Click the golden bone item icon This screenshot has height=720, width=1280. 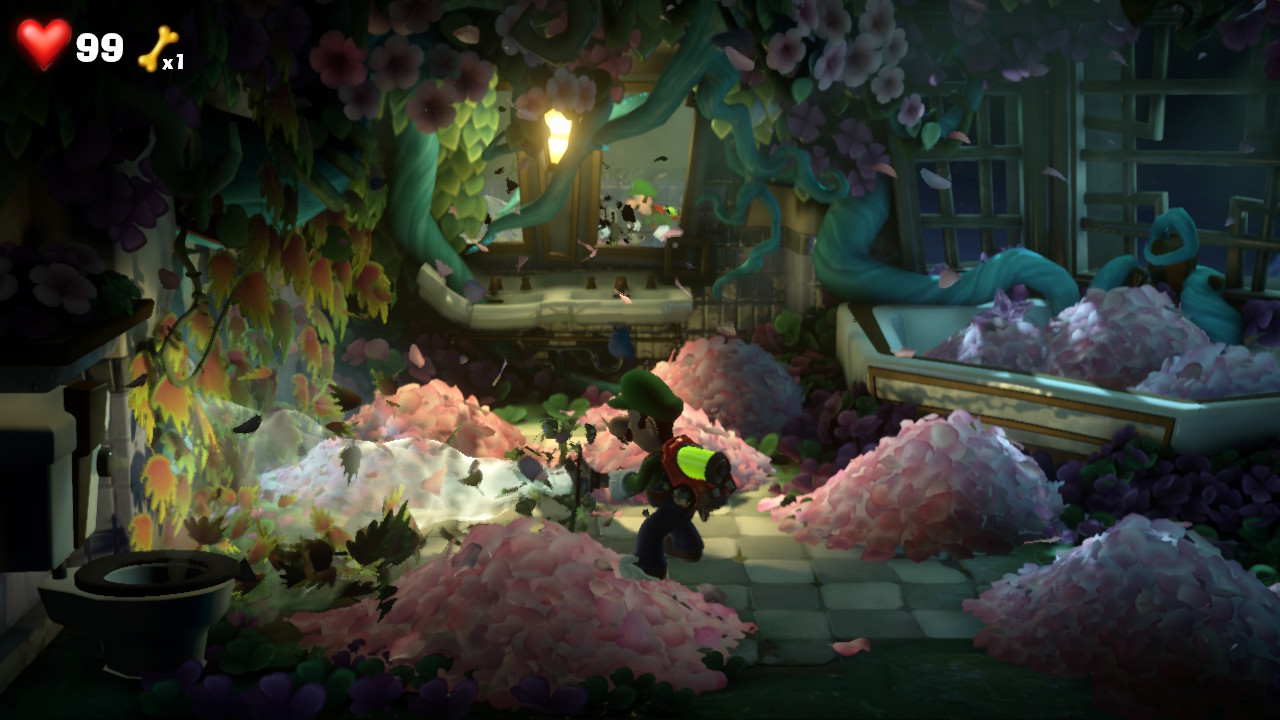coord(157,48)
